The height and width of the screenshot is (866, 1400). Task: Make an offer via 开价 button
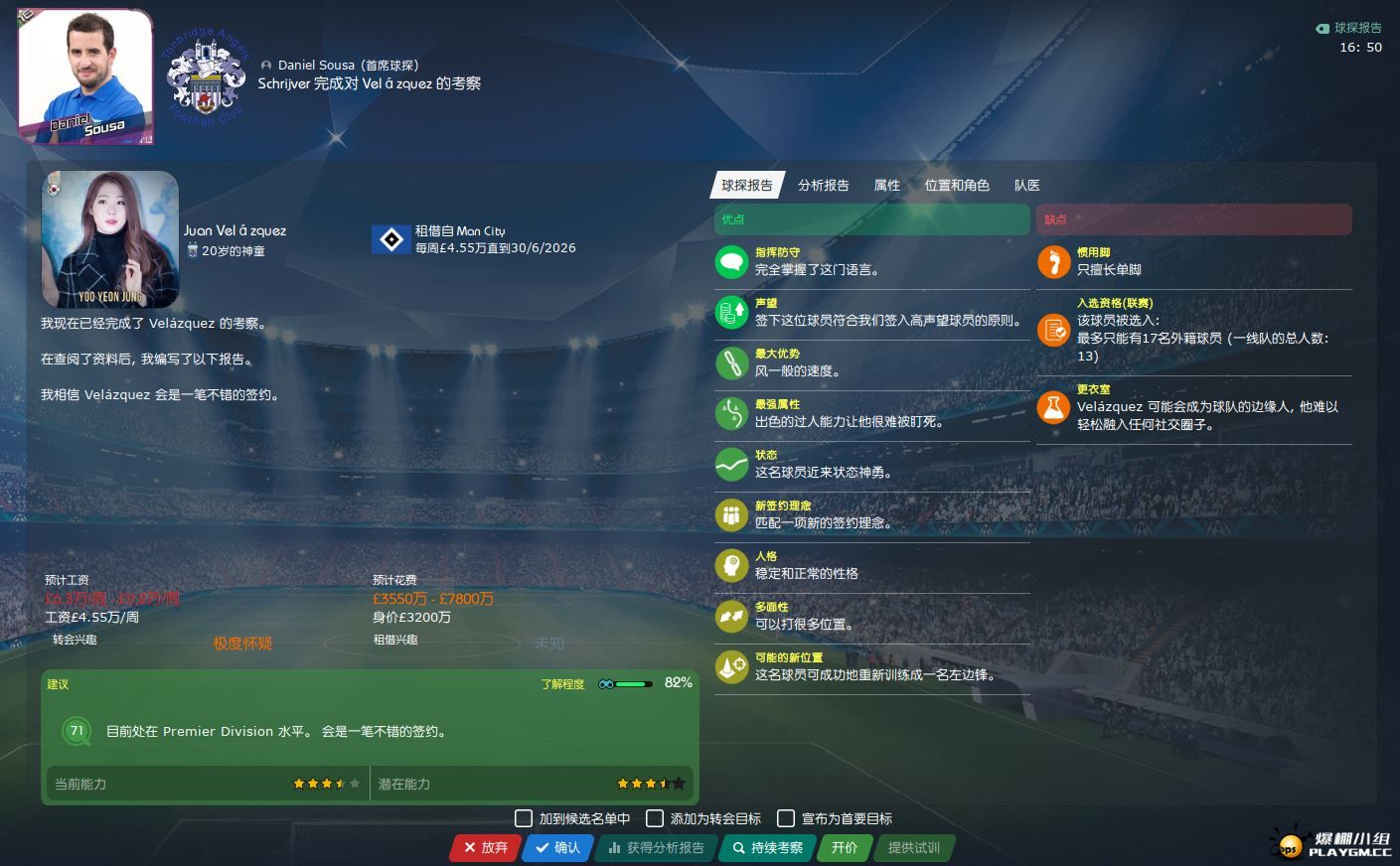[x=844, y=847]
